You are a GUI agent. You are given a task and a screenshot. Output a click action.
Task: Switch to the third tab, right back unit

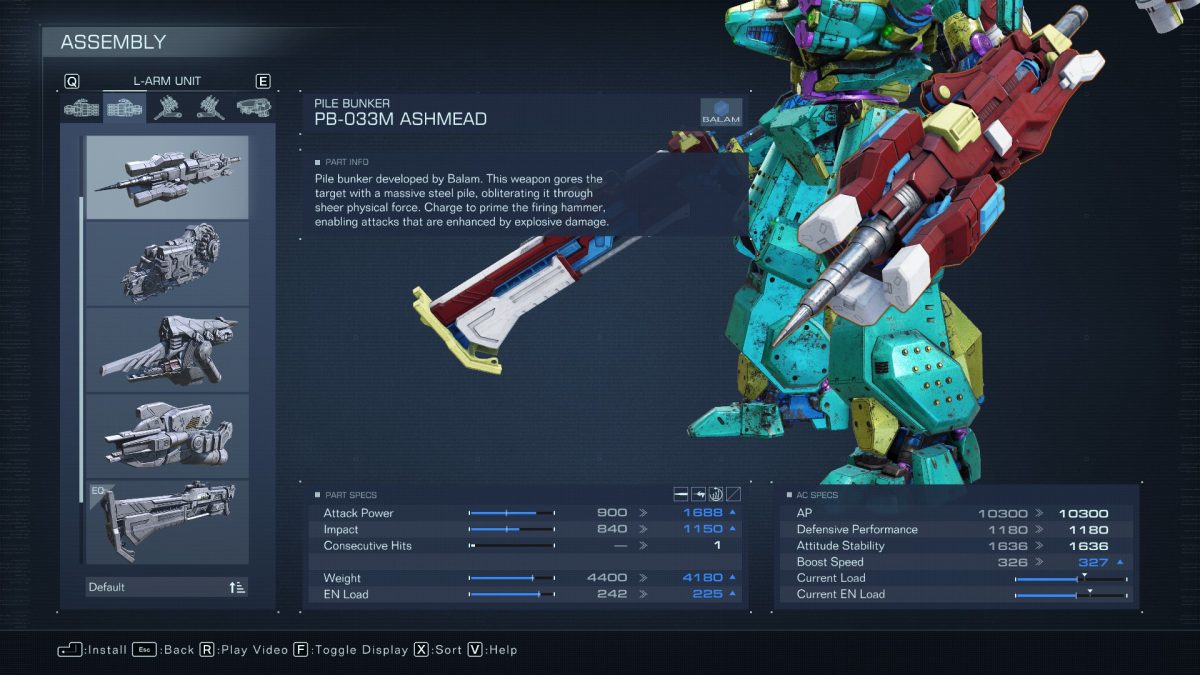pos(167,107)
